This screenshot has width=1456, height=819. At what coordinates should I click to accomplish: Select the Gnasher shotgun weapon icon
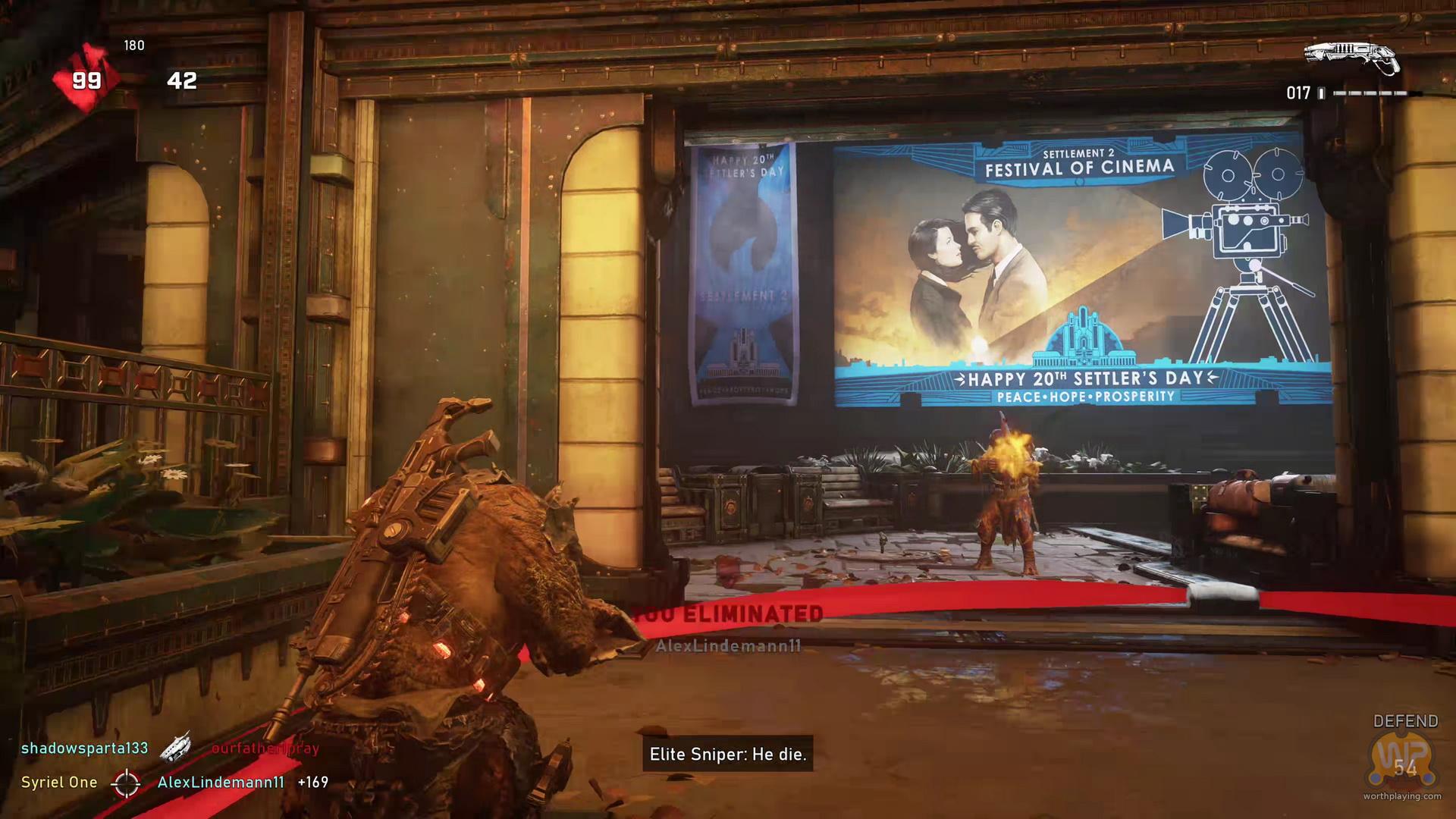click(x=1351, y=58)
